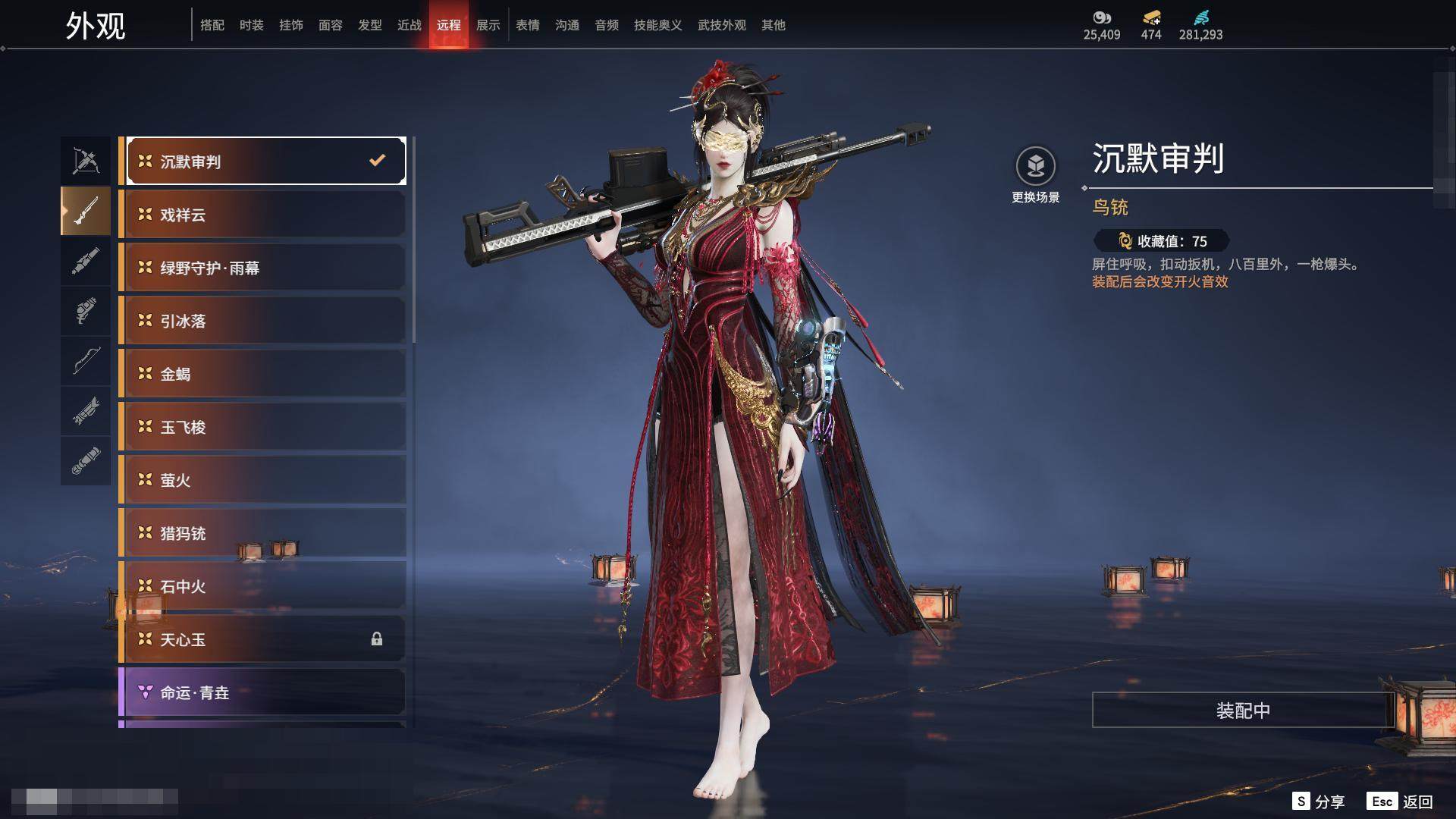Choose the bow weapon category icon
Image resolution: width=1456 pixels, height=819 pixels.
86,361
